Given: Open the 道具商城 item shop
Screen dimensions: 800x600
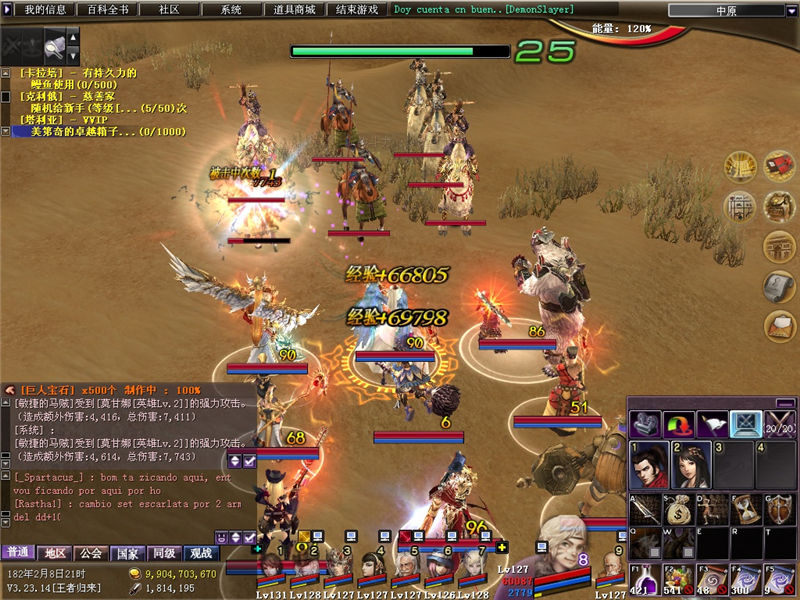Looking at the screenshot, I should [x=294, y=9].
